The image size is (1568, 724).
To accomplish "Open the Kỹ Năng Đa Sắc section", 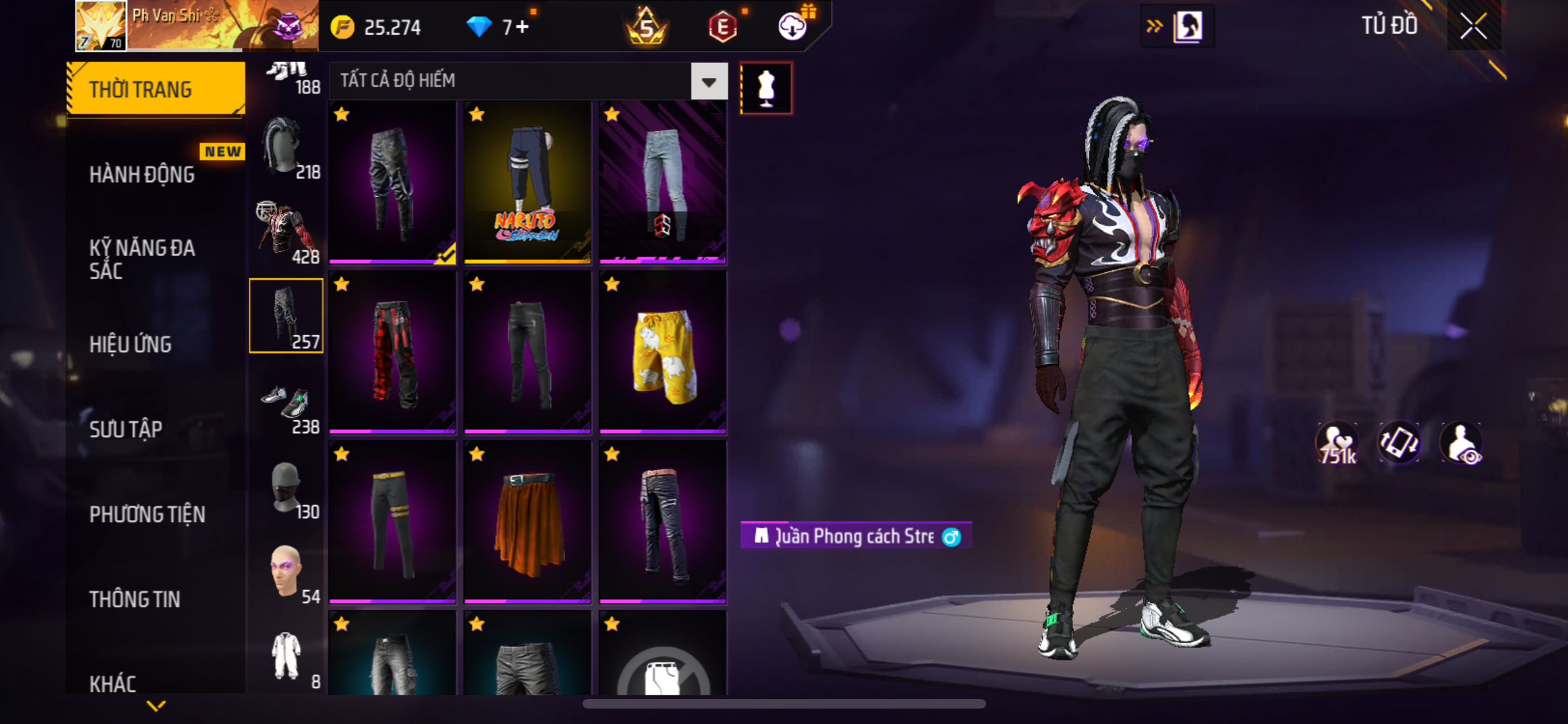I will tap(142, 259).
